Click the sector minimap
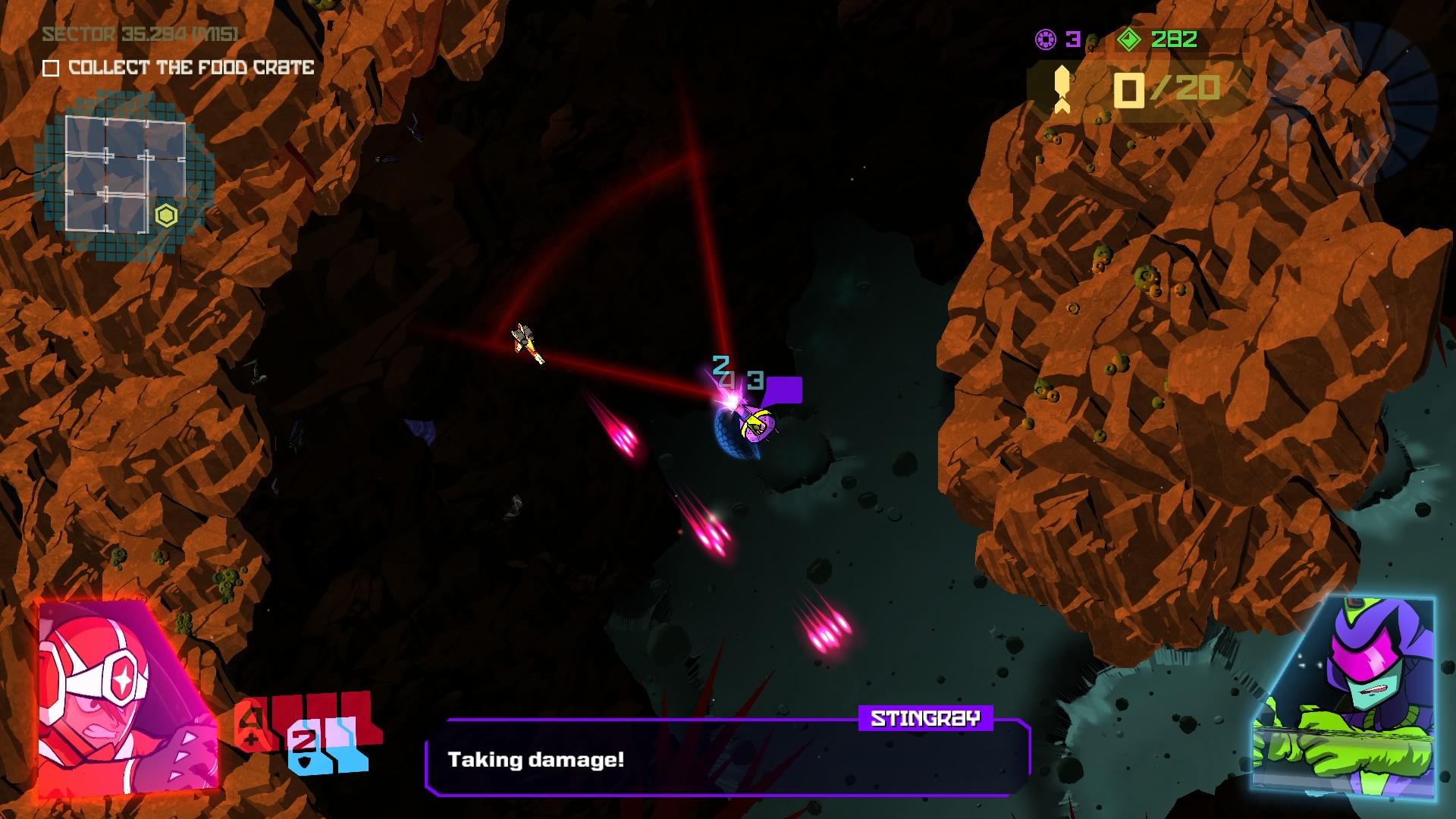The height and width of the screenshot is (819, 1456). coord(125,174)
